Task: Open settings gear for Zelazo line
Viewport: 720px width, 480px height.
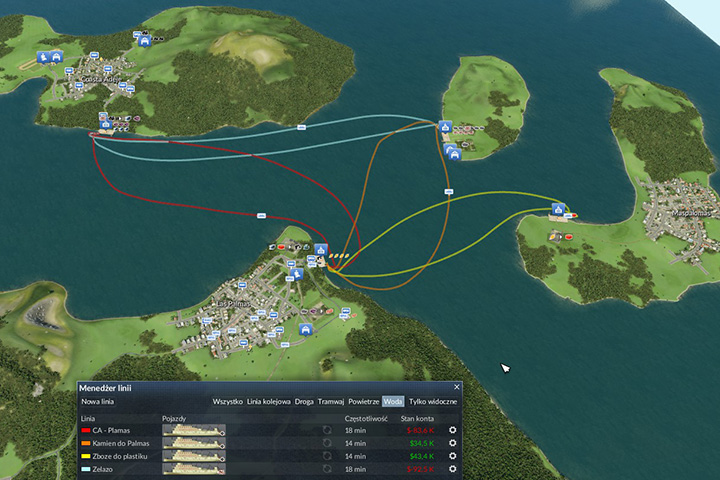Action: (x=452, y=468)
